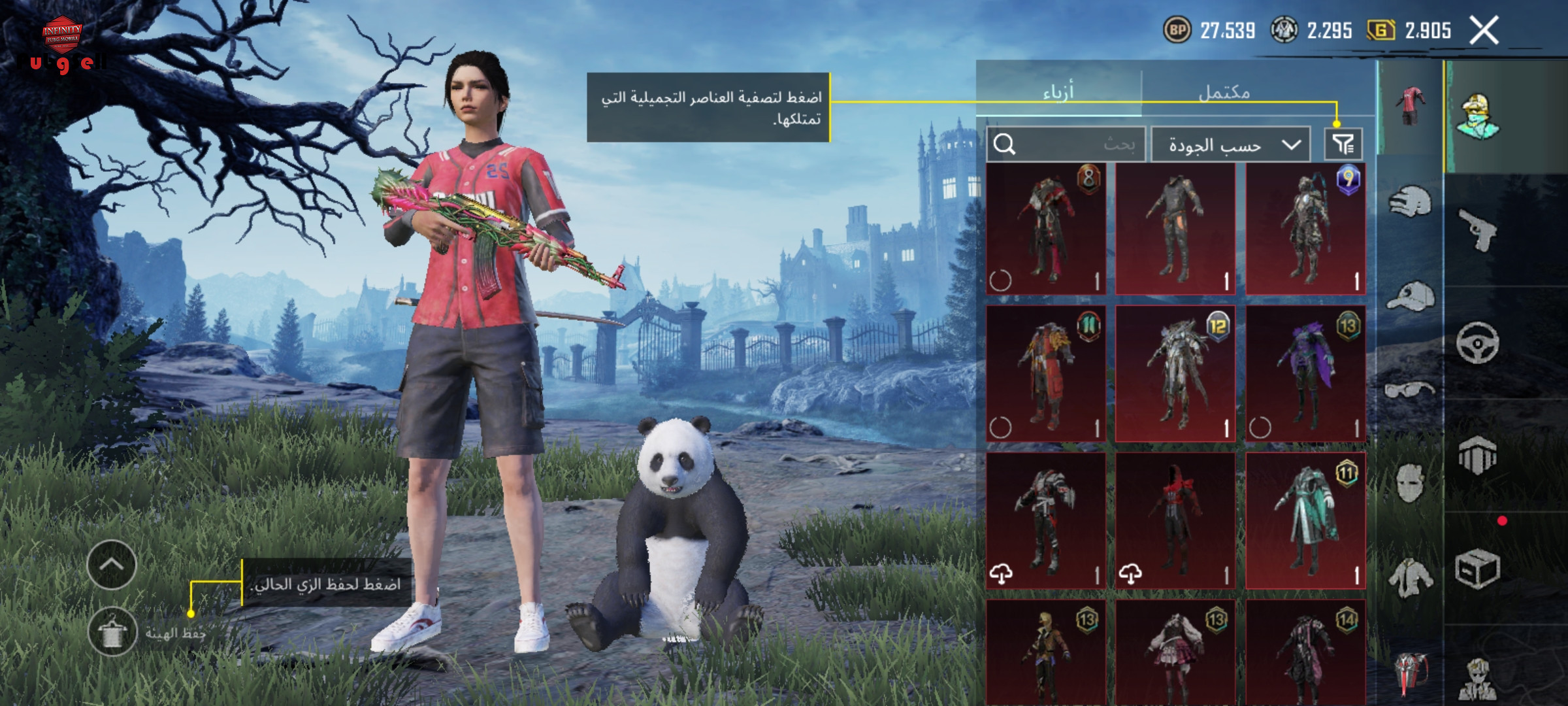Select the outfit with level 8 badge
This screenshot has width=1568, height=706.
pyautogui.click(x=1046, y=229)
